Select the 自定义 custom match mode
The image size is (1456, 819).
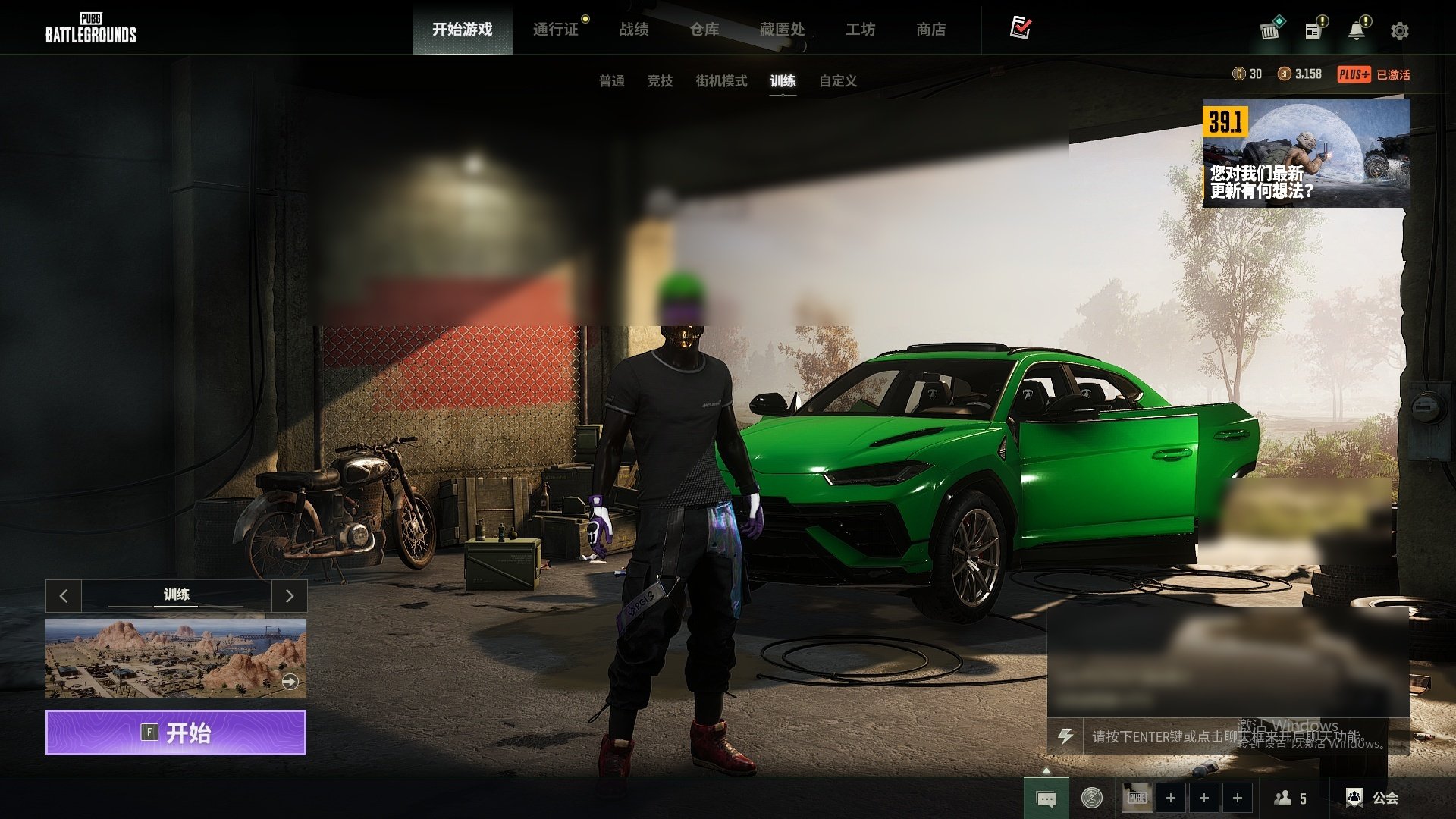(x=838, y=81)
